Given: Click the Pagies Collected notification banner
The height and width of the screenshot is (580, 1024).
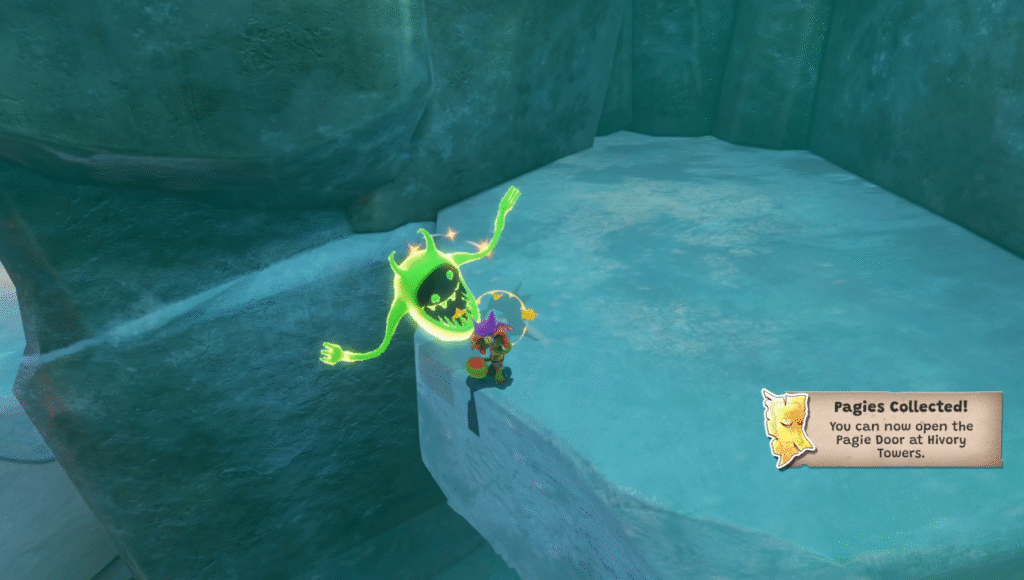Looking at the screenshot, I should coord(901,429).
